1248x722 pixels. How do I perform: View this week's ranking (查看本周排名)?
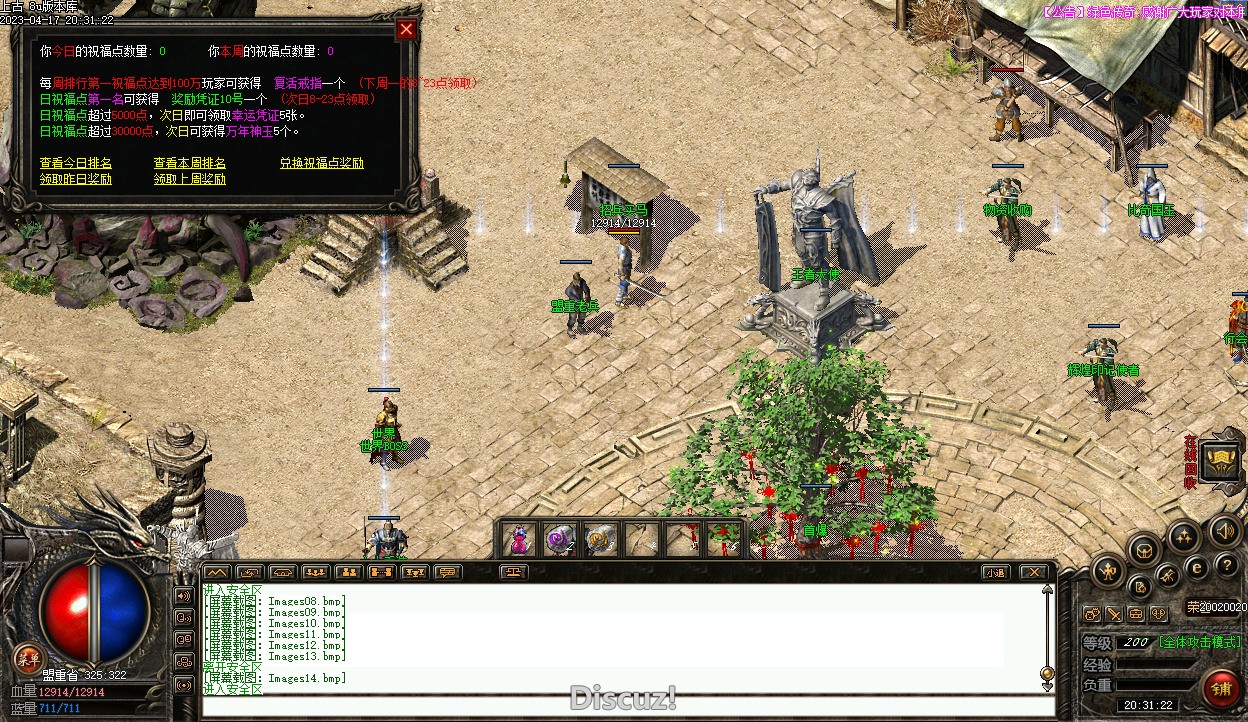coord(190,163)
